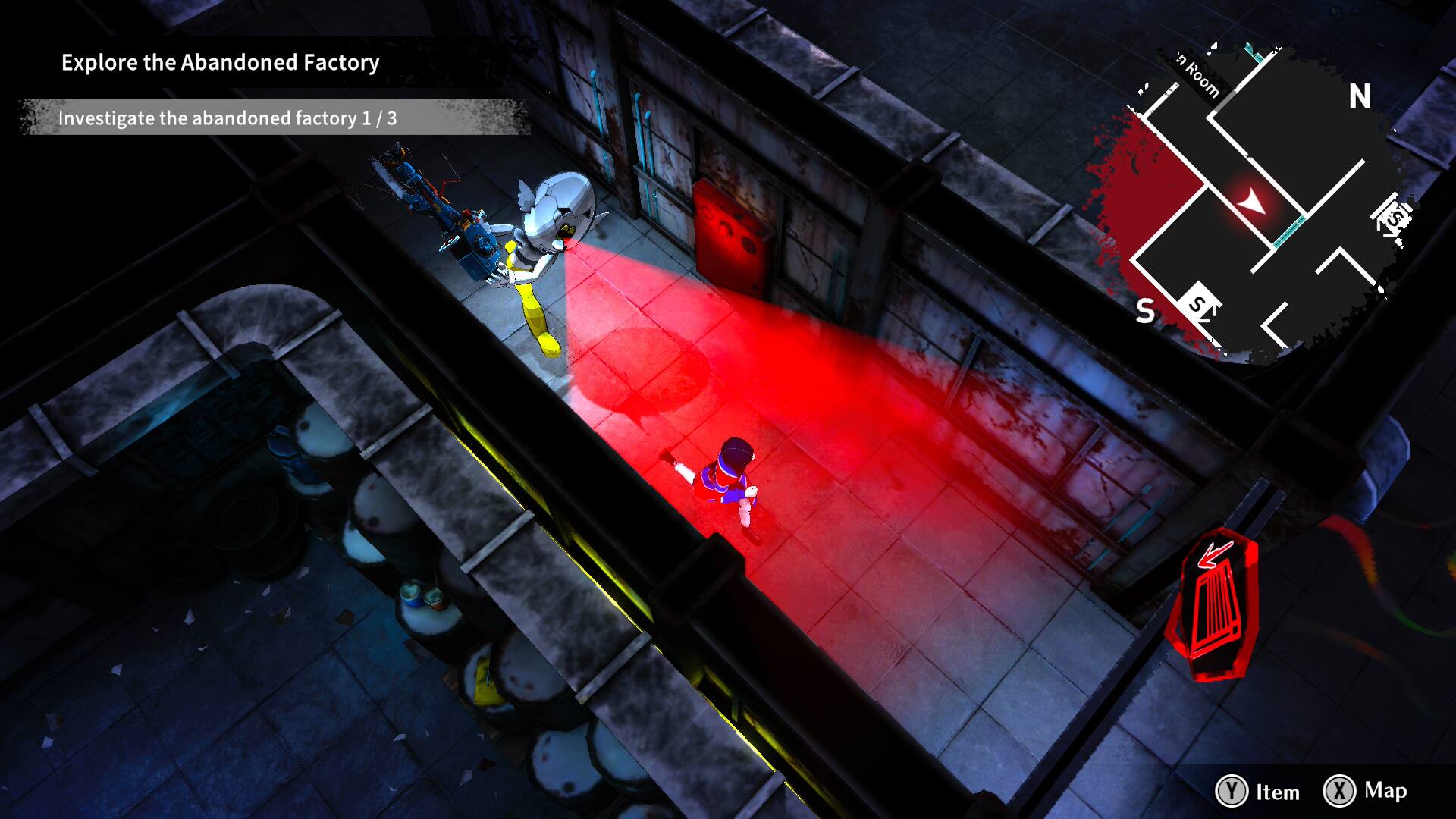Expand the Explore the Abandoned Factory quest header
This screenshot has height=819, width=1456.
[220, 64]
